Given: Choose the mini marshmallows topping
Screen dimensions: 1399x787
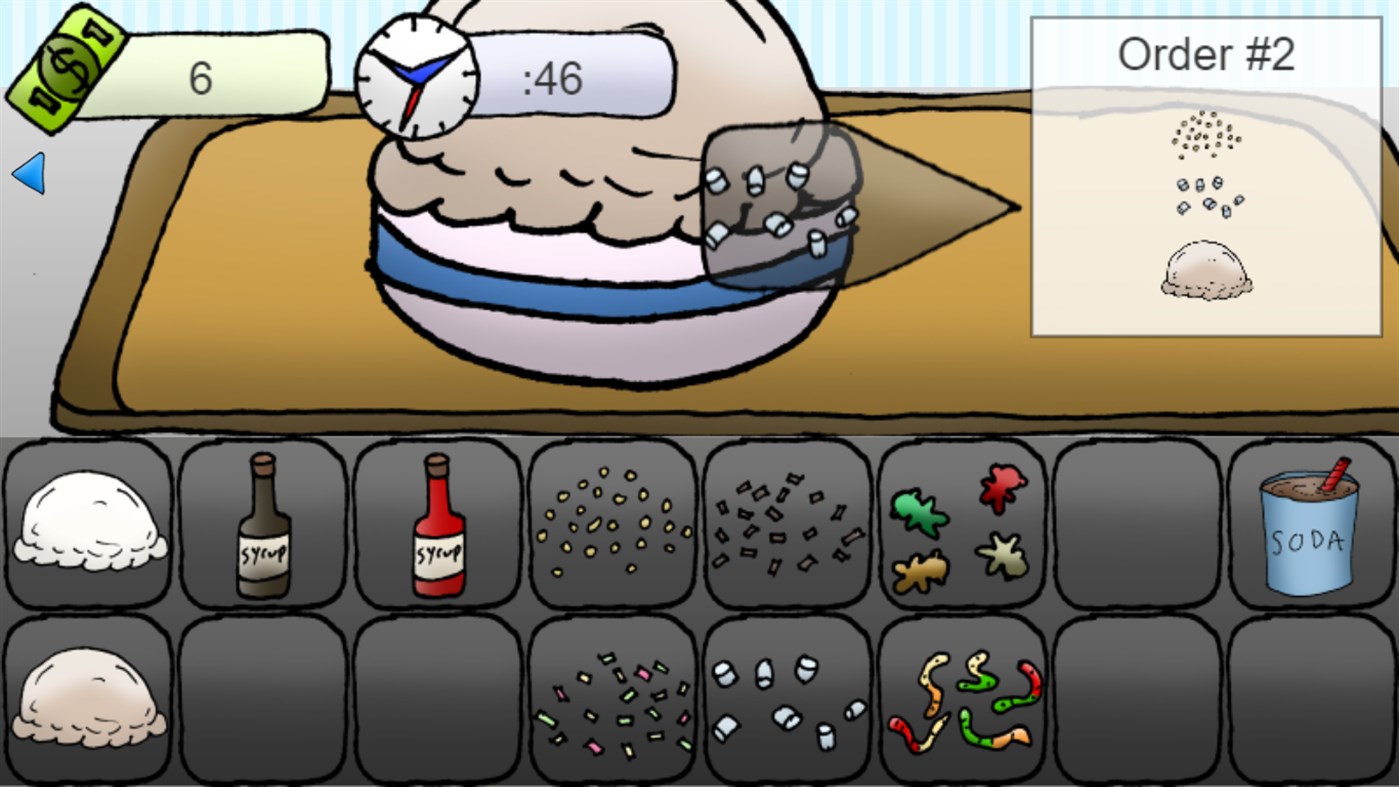Looking at the screenshot, I should pos(786,700).
